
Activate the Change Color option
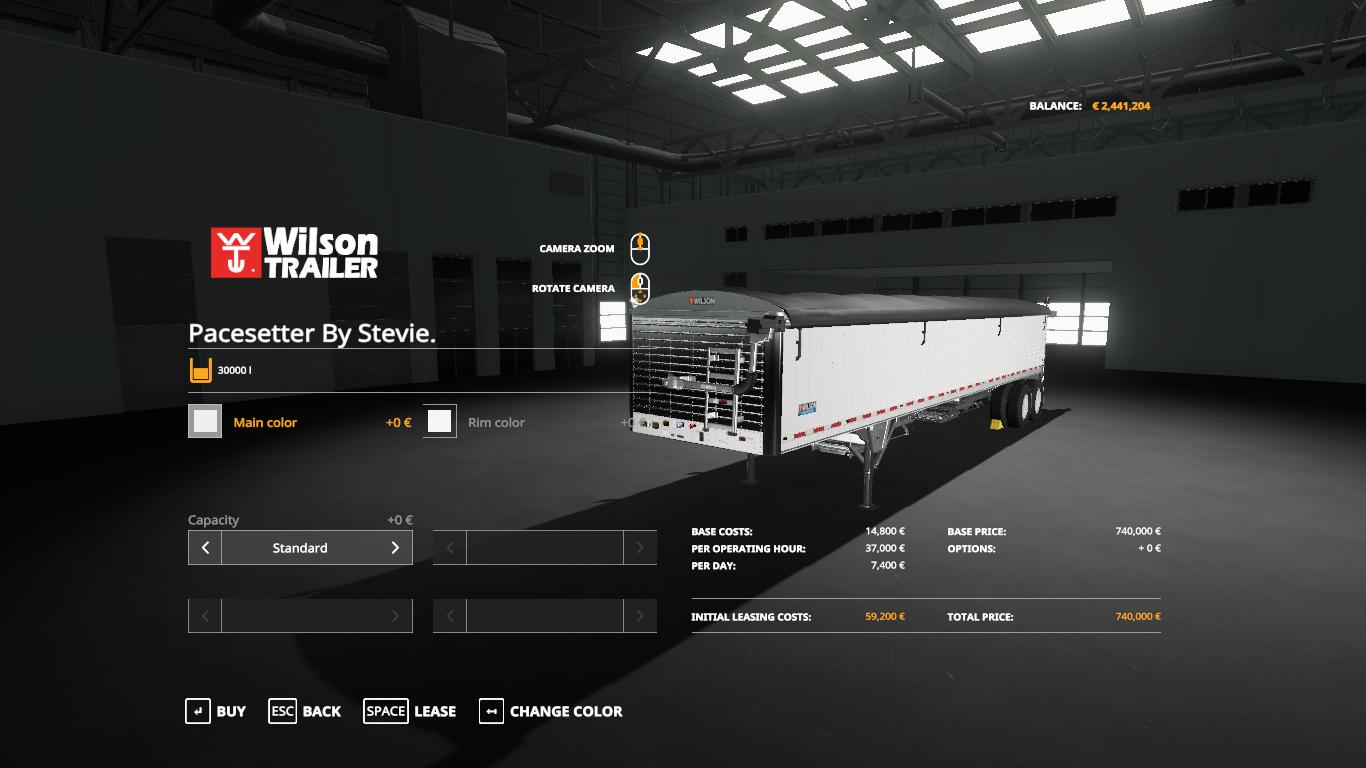pyautogui.click(x=551, y=711)
